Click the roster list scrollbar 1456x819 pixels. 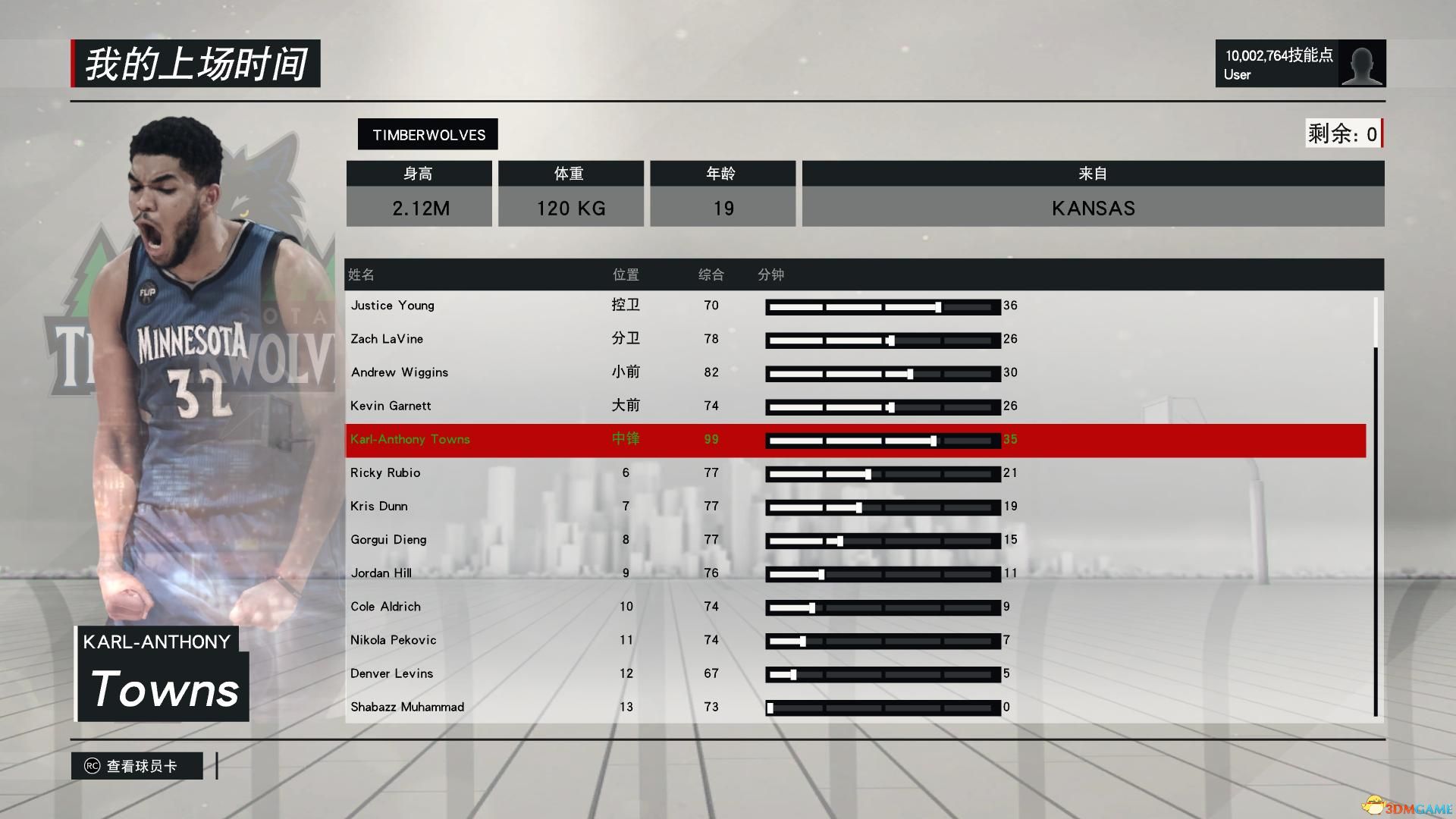click(x=1376, y=531)
